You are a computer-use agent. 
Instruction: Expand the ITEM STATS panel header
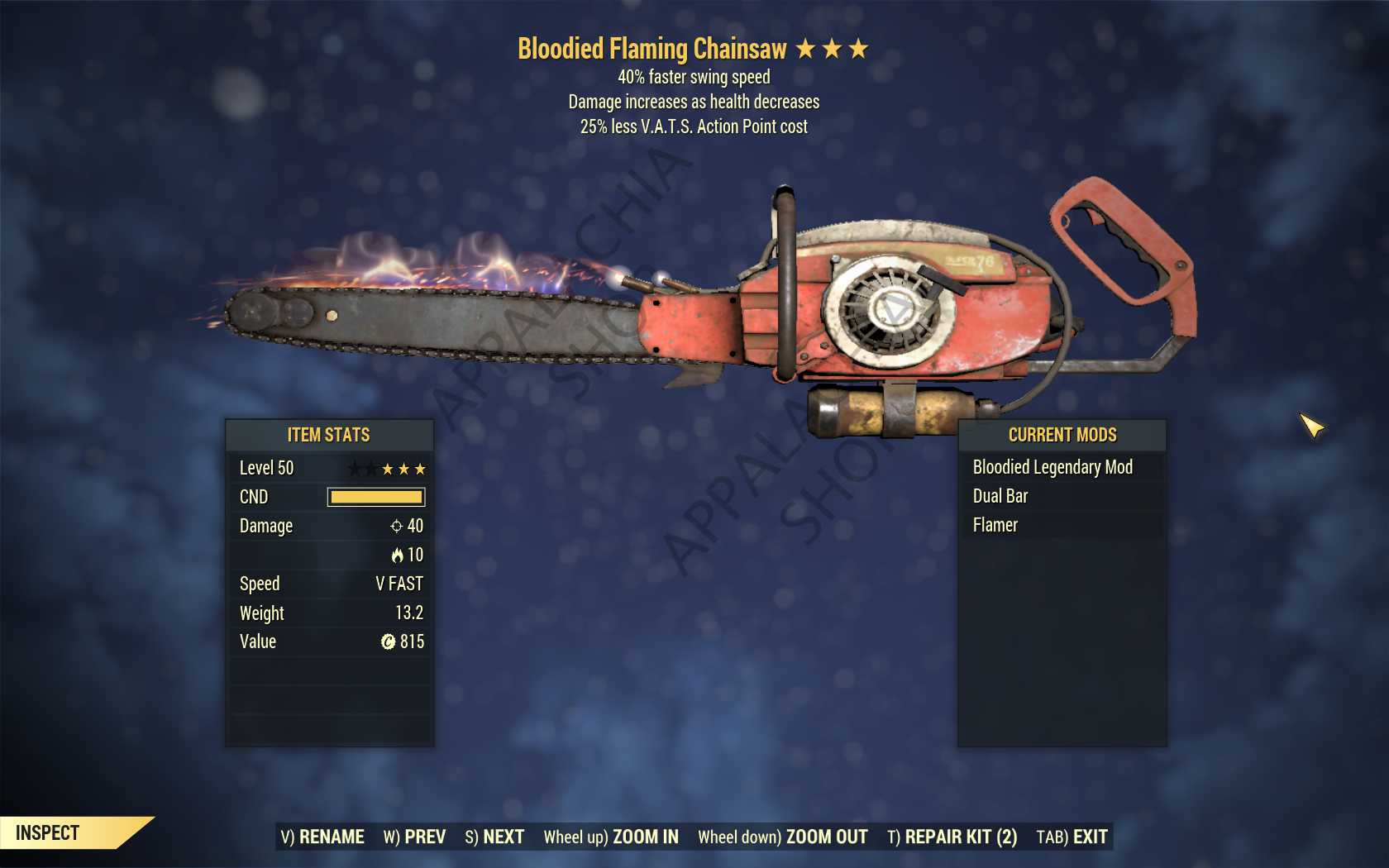click(x=329, y=435)
